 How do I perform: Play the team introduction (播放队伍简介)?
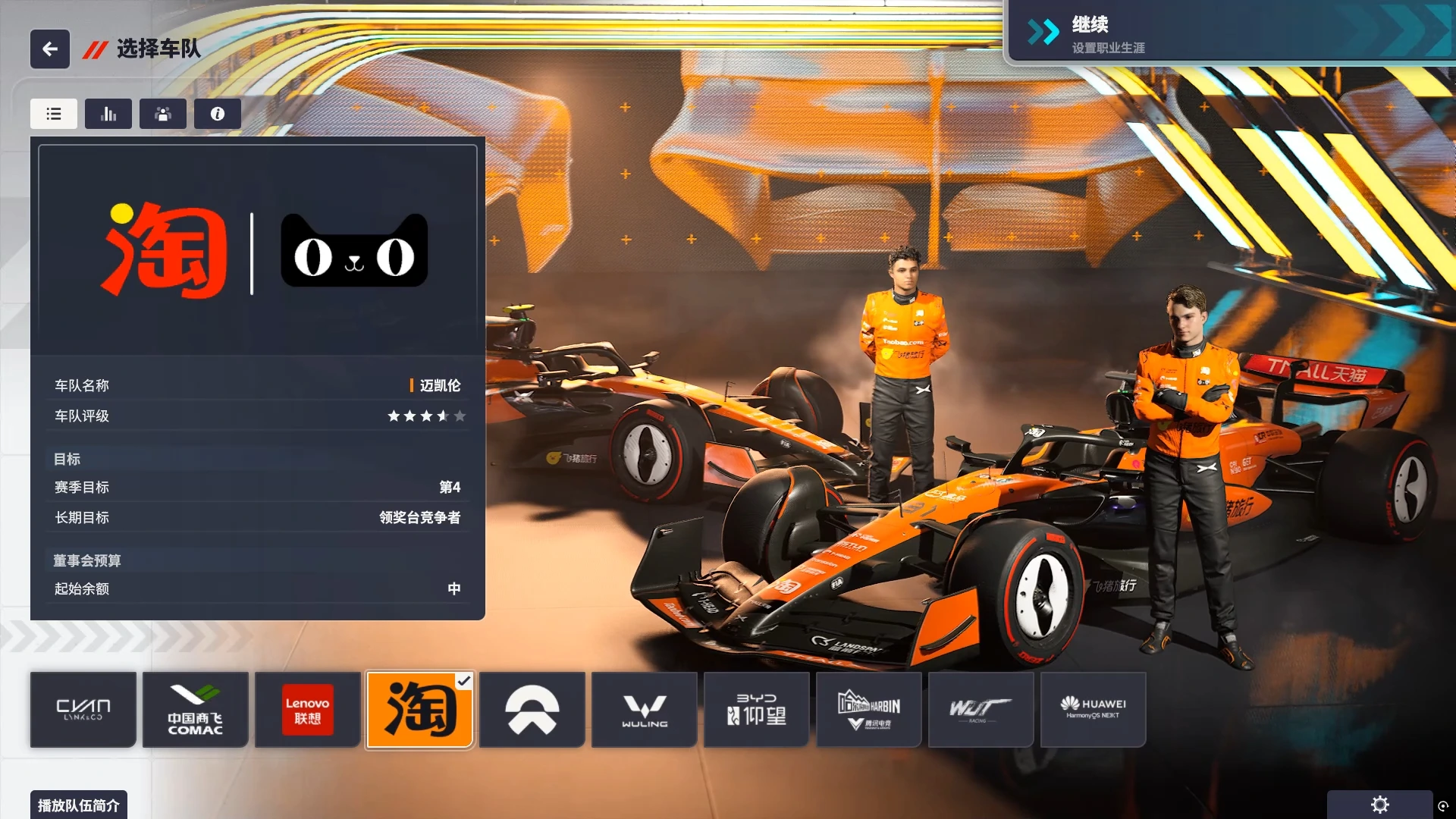pos(79,805)
